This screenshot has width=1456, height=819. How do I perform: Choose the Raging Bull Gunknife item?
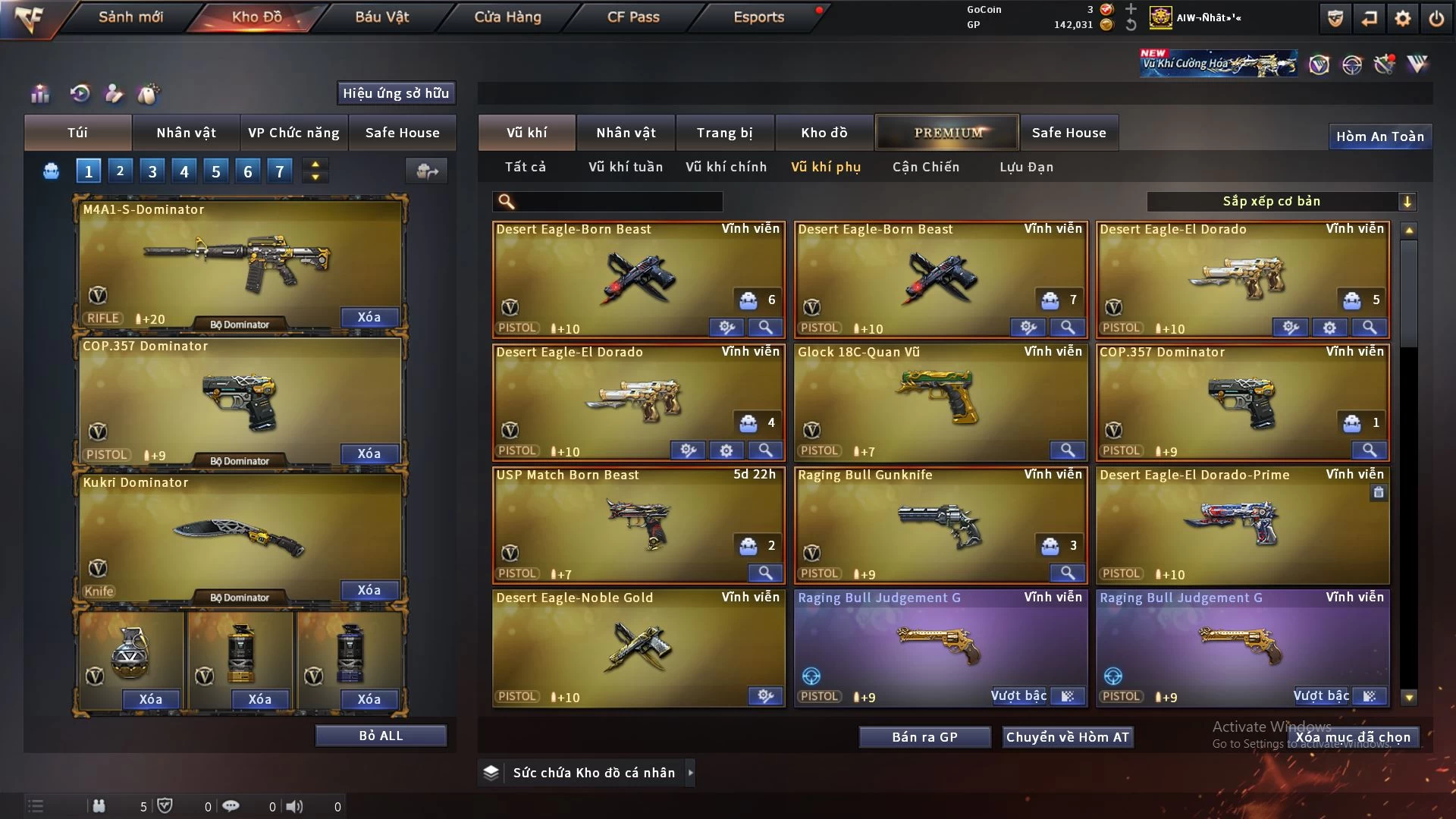tap(939, 522)
